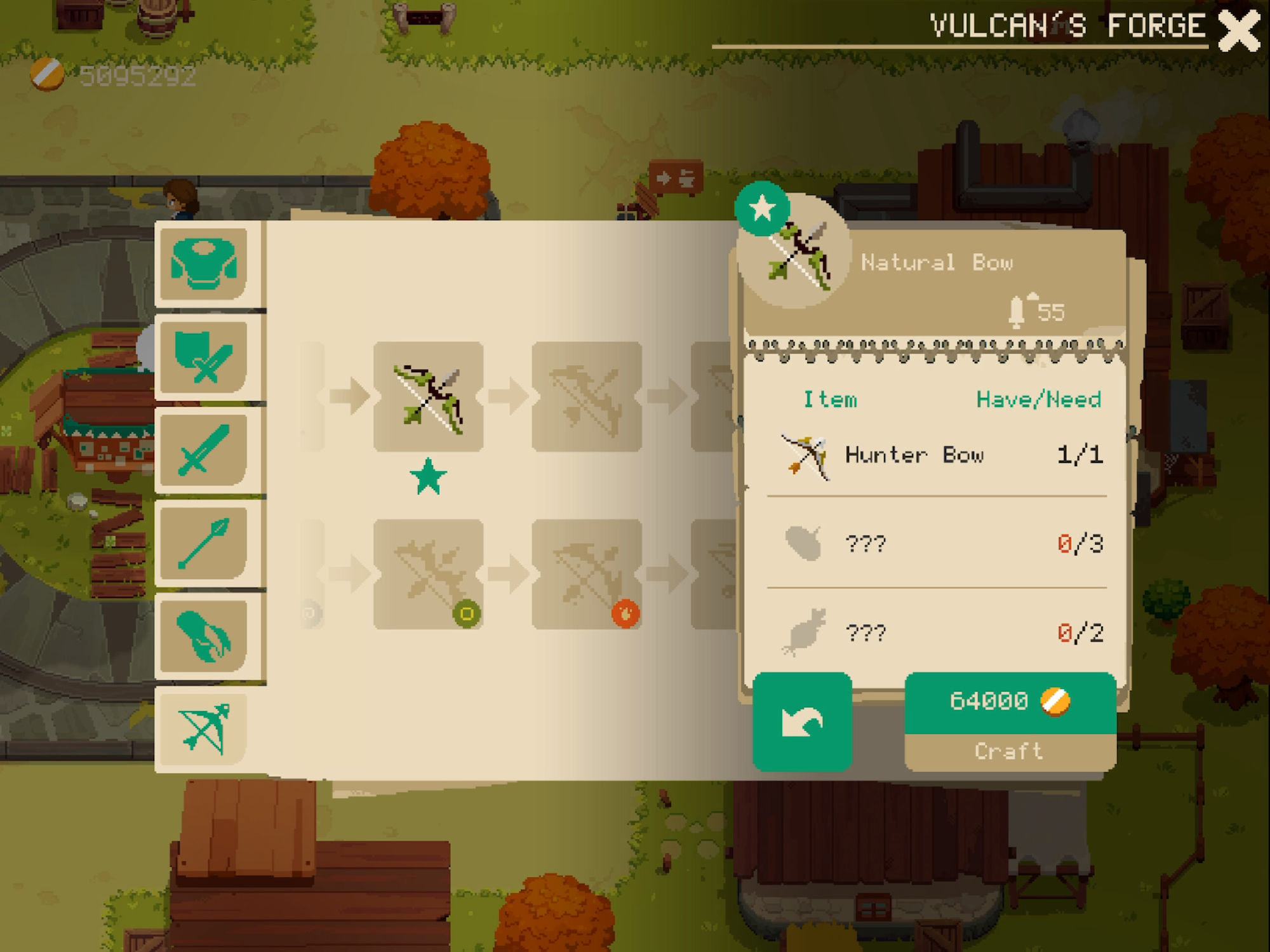Viewport: 1270px width, 952px height.
Task: Choose the spear weapon category
Action: point(204,543)
